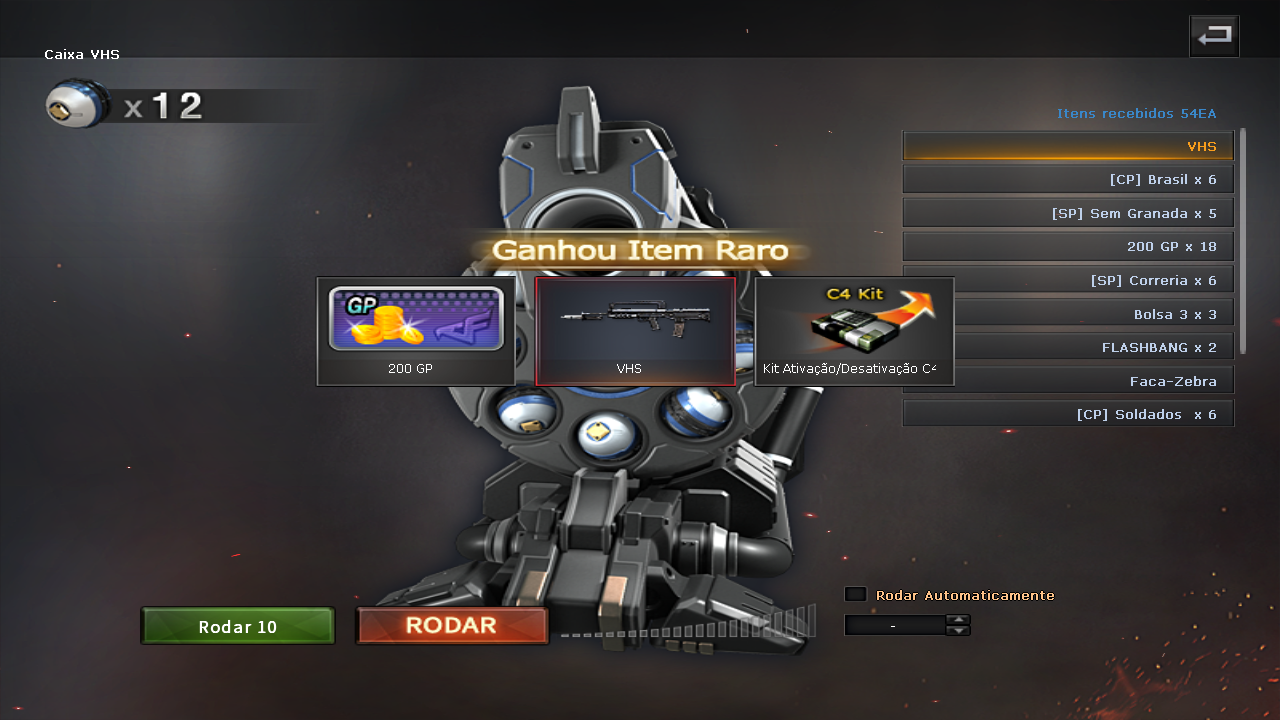Click the Bolsa 3 x 3 row
This screenshot has height=720, width=1280.
tap(1090, 314)
